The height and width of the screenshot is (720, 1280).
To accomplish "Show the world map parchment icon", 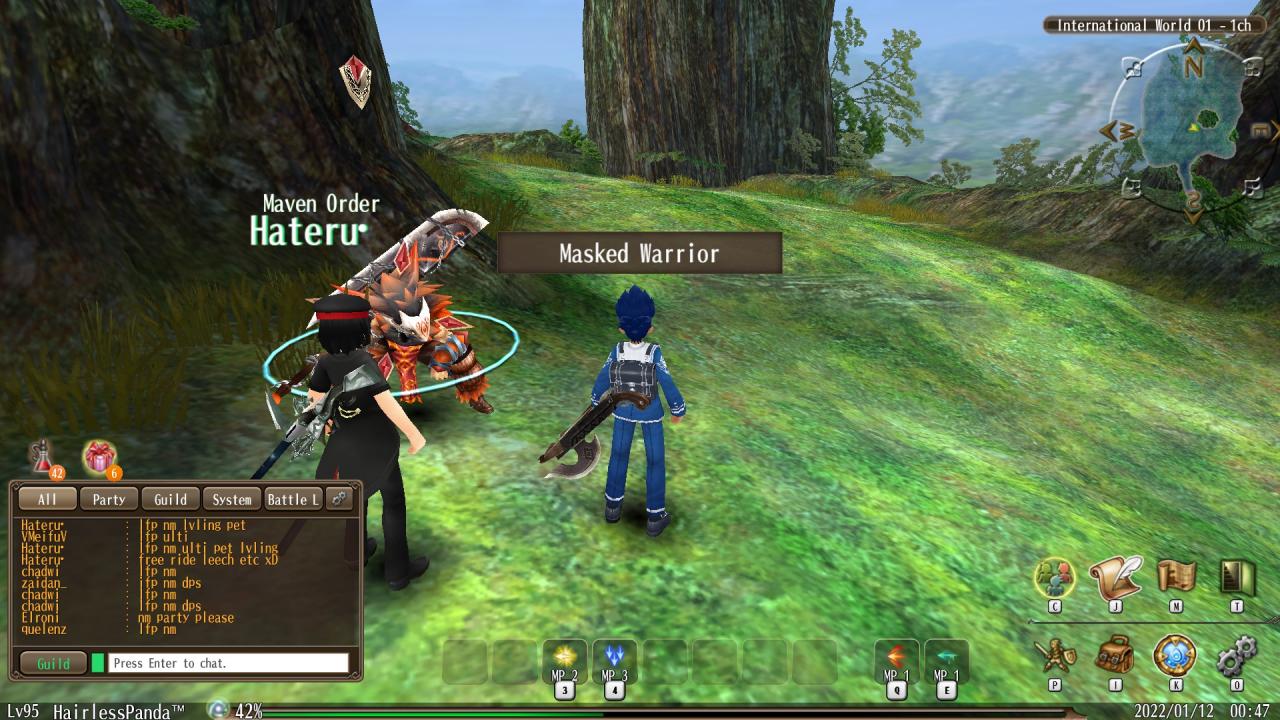I will [1176, 577].
